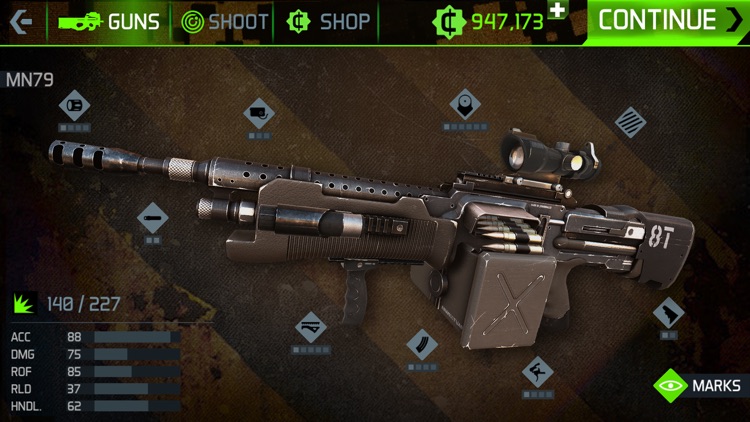The width and height of the screenshot is (750, 422).
Task: Switch to the SHOP tab
Action: [328, 21]
